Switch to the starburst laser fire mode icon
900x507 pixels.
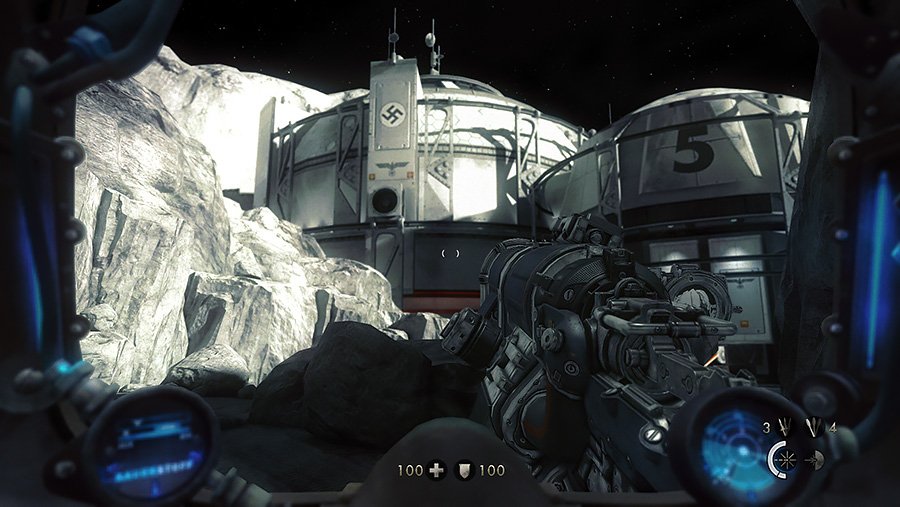point(787,459)
